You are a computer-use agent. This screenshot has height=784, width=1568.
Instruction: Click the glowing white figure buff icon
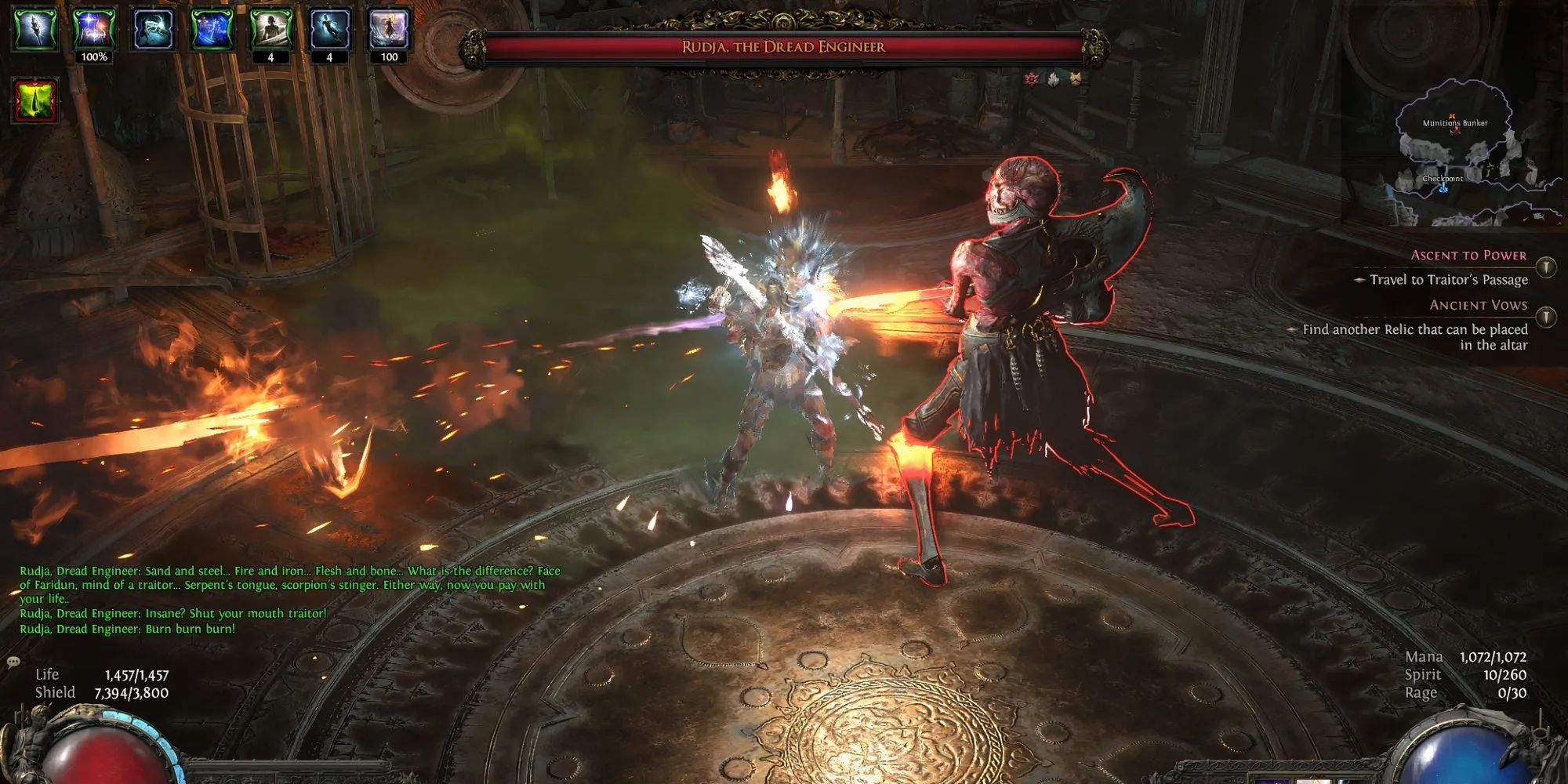tap(35, 29)
